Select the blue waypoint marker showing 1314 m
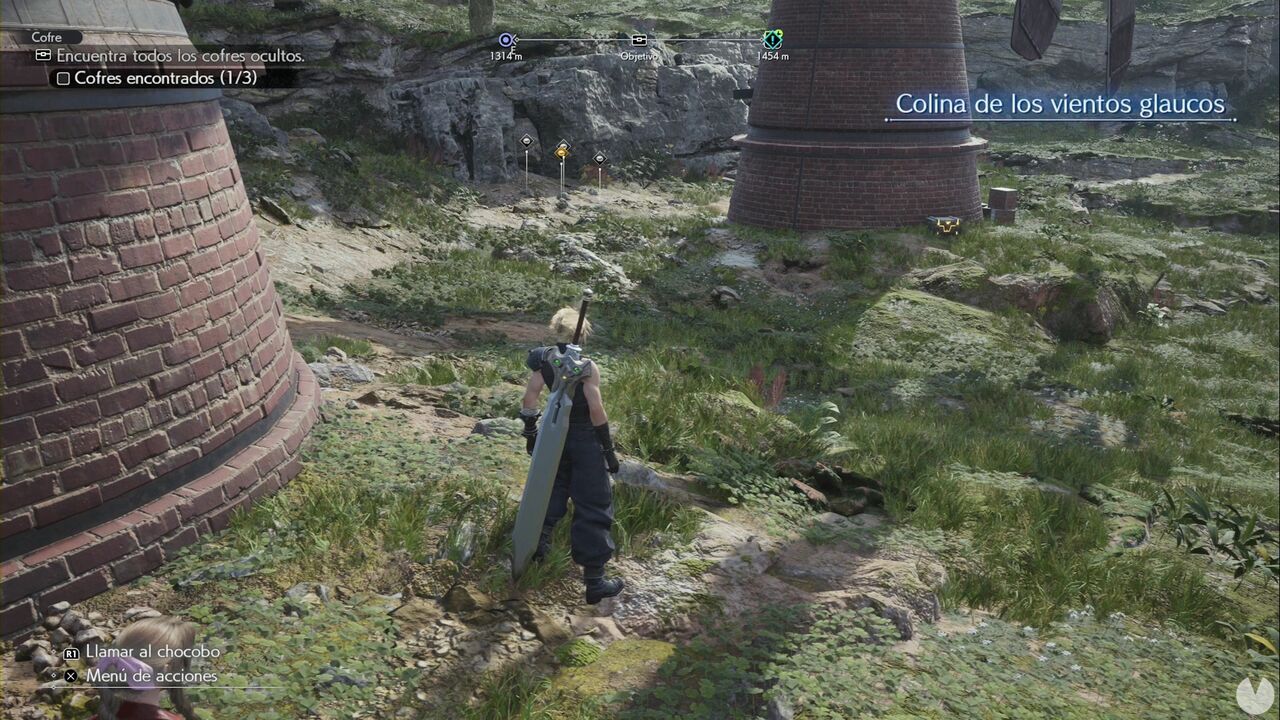This screenshot has width=1280, height=720. 505,40
